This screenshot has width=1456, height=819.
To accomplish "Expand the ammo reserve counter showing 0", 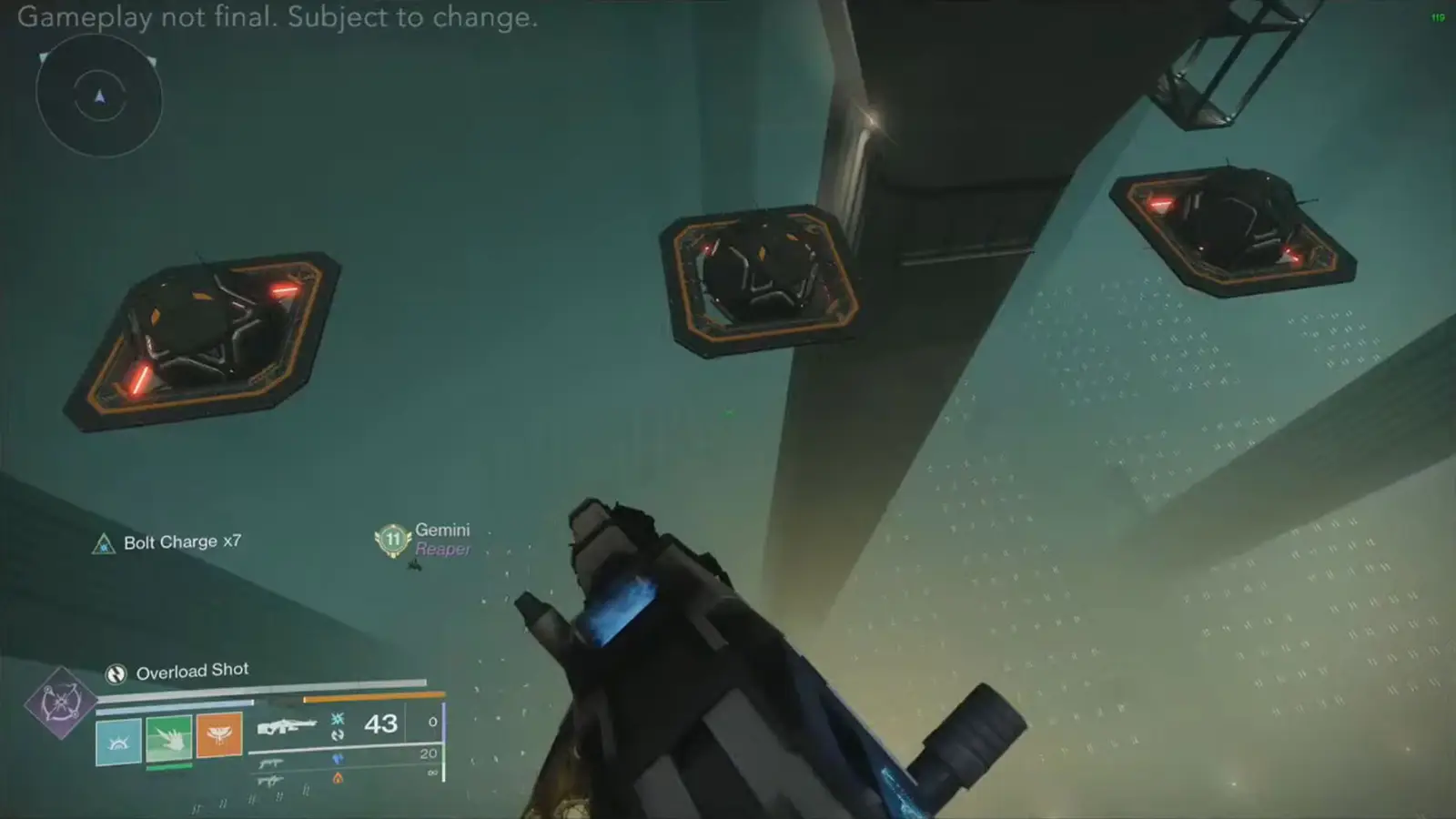I will click(x=431, y=722).
